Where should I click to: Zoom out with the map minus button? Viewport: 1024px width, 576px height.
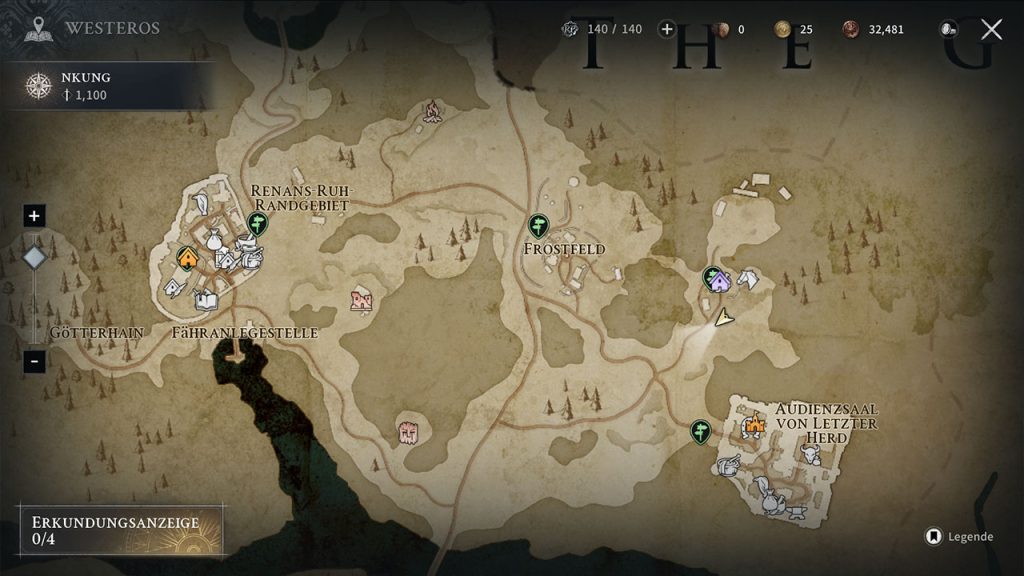(35, 361)
